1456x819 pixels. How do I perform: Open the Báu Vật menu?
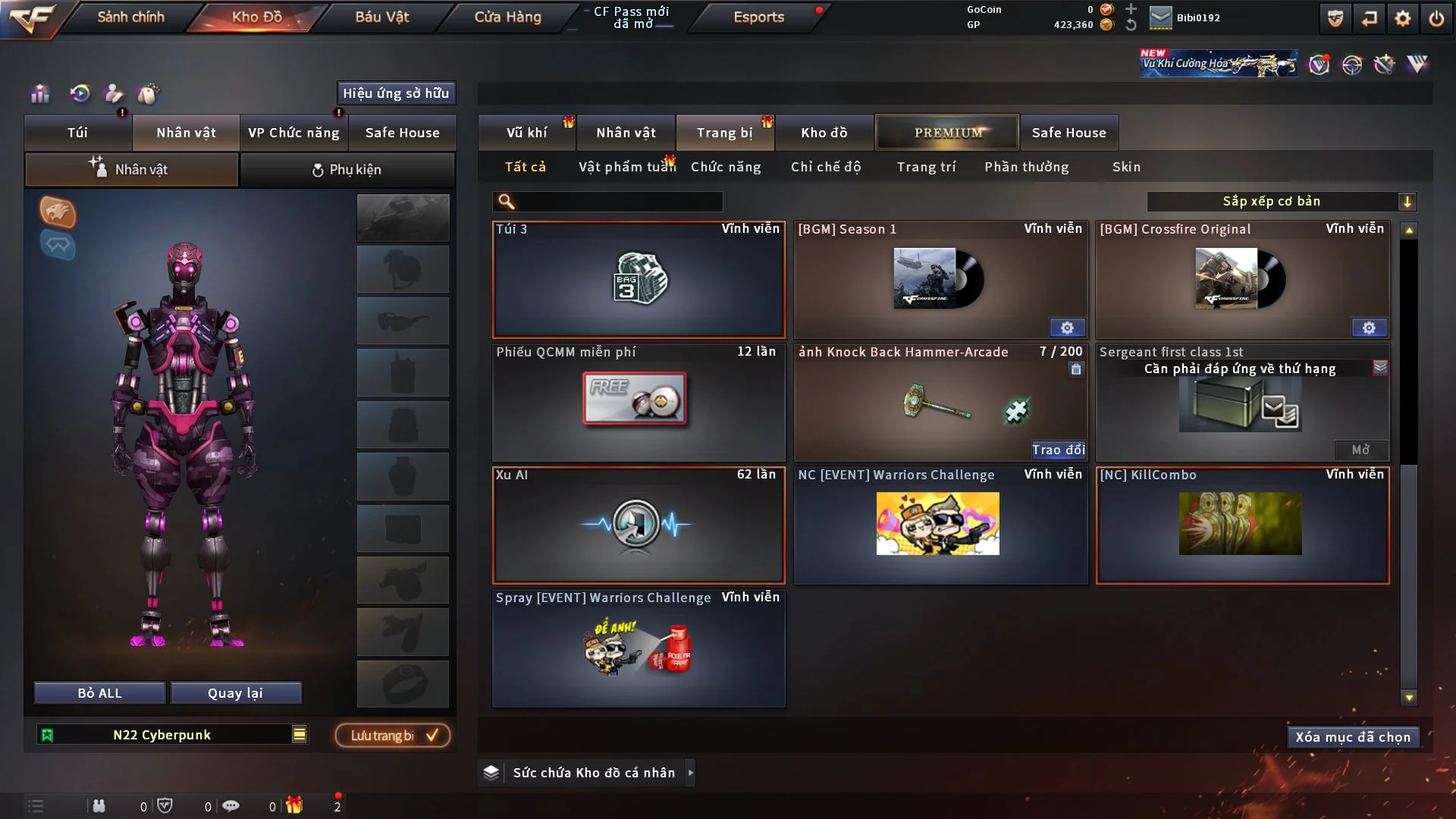pos(381,17)
